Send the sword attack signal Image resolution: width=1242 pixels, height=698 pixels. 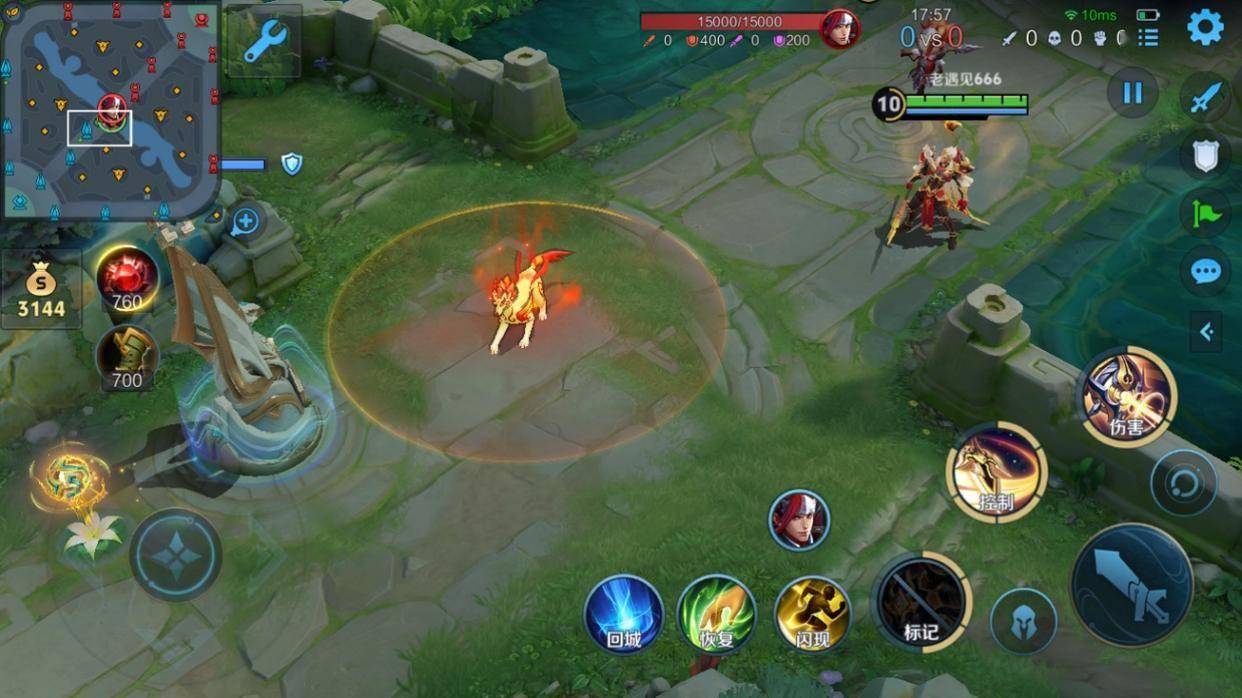[1206, 98]
